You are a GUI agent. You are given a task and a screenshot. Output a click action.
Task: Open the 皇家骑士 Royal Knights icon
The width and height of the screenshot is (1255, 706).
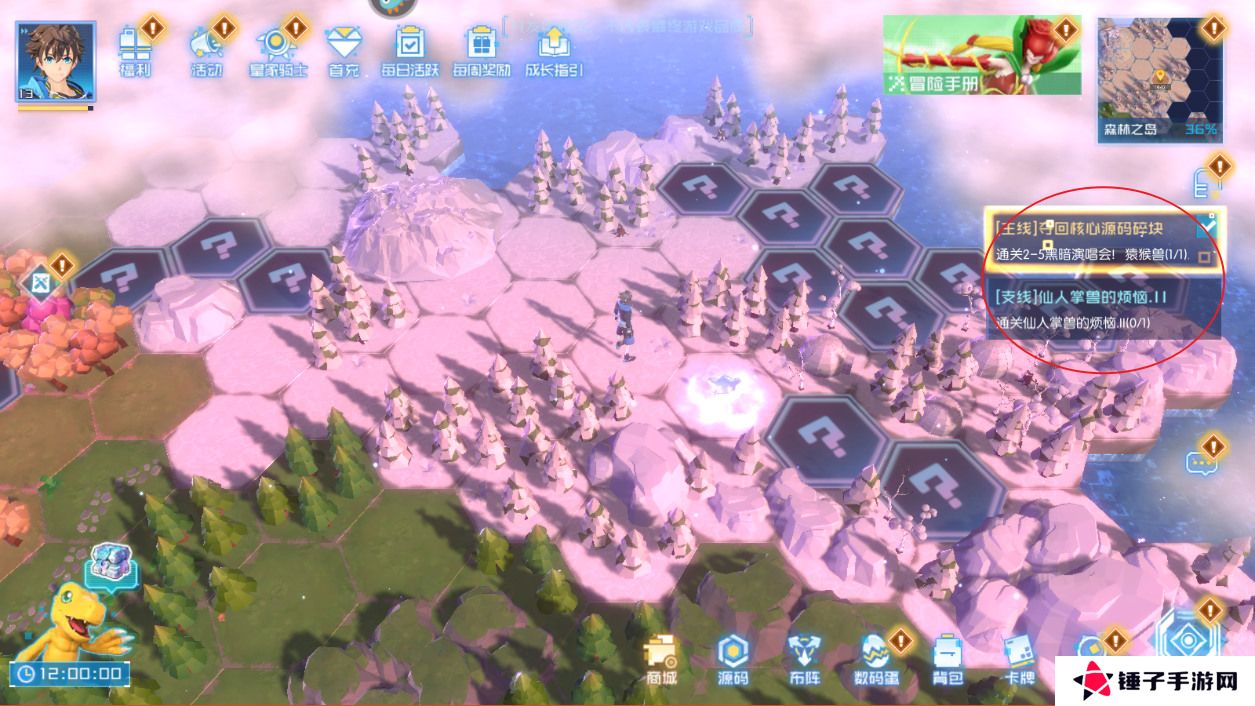276,49
